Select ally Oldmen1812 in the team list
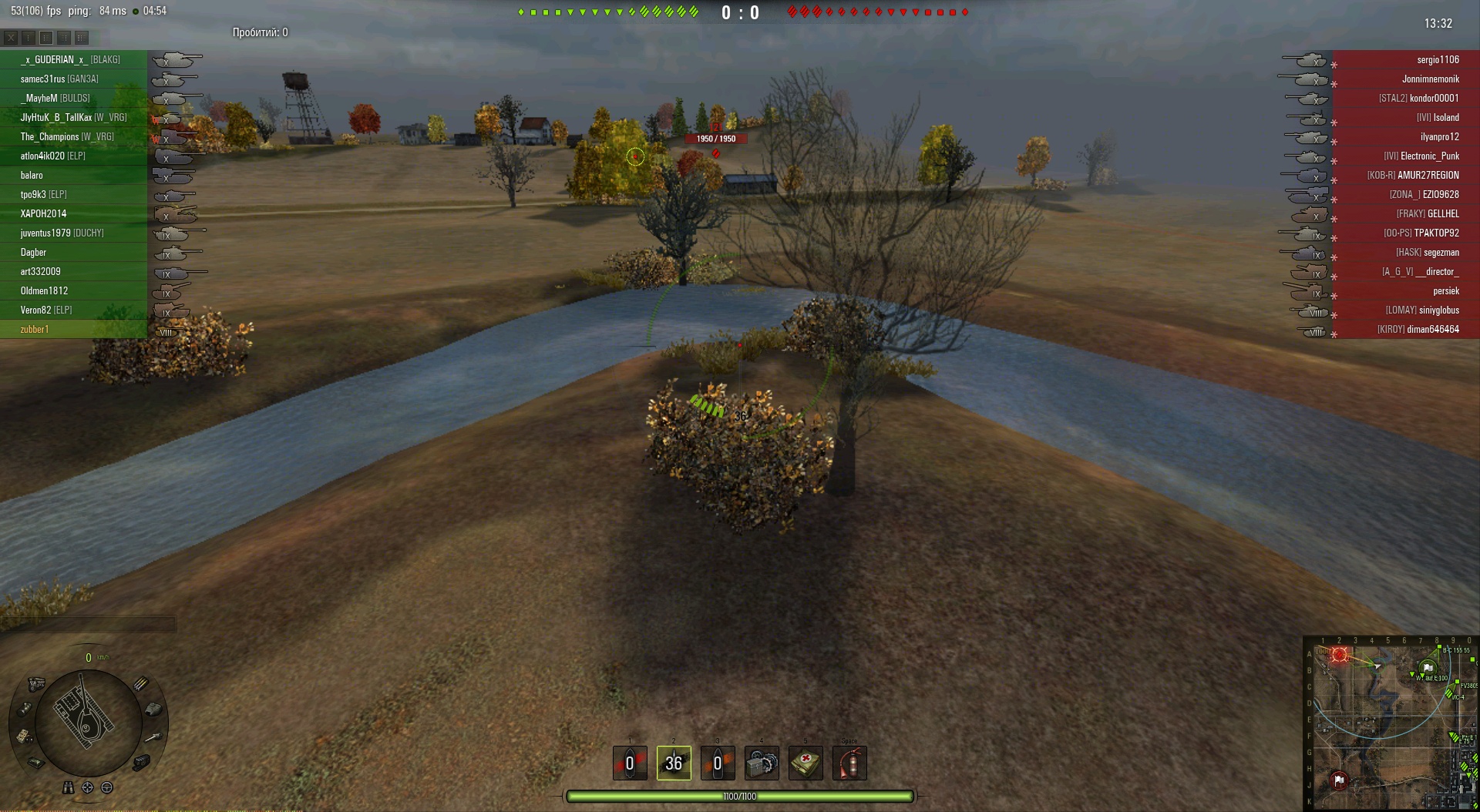The image size is (1480, 812). pos(44,291)
